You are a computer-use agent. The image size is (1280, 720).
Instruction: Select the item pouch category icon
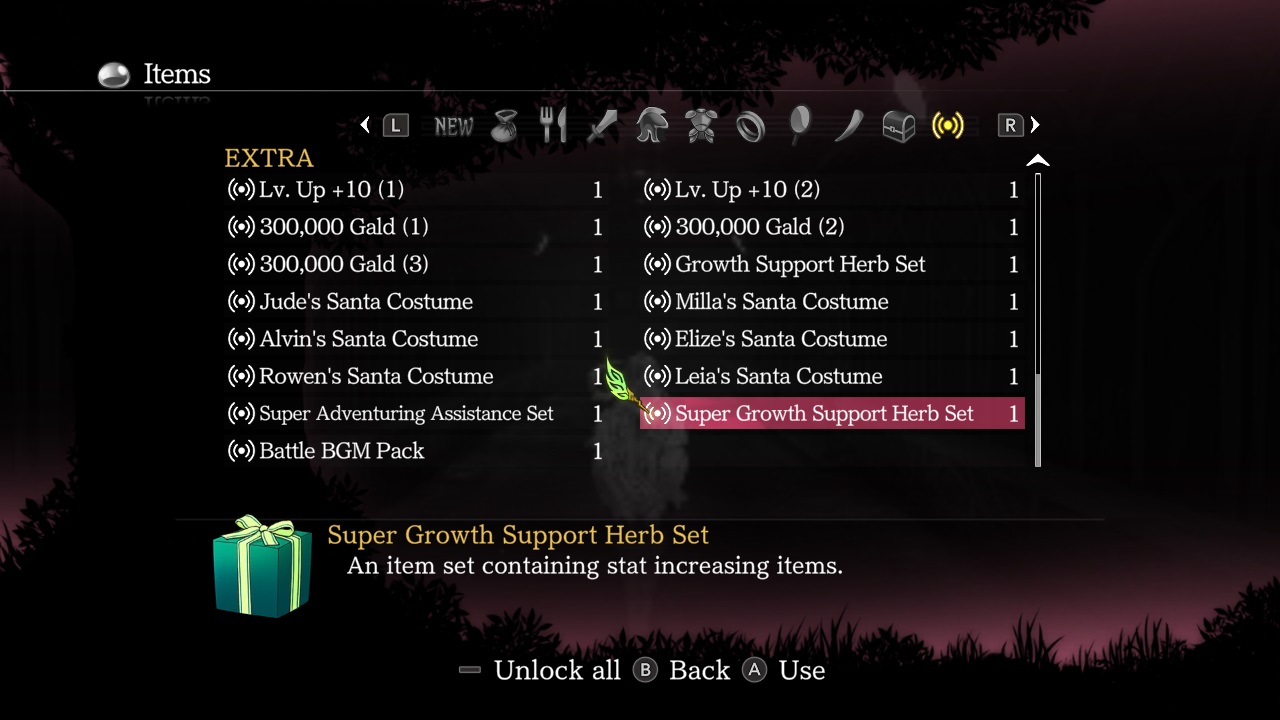coord(505,125)
